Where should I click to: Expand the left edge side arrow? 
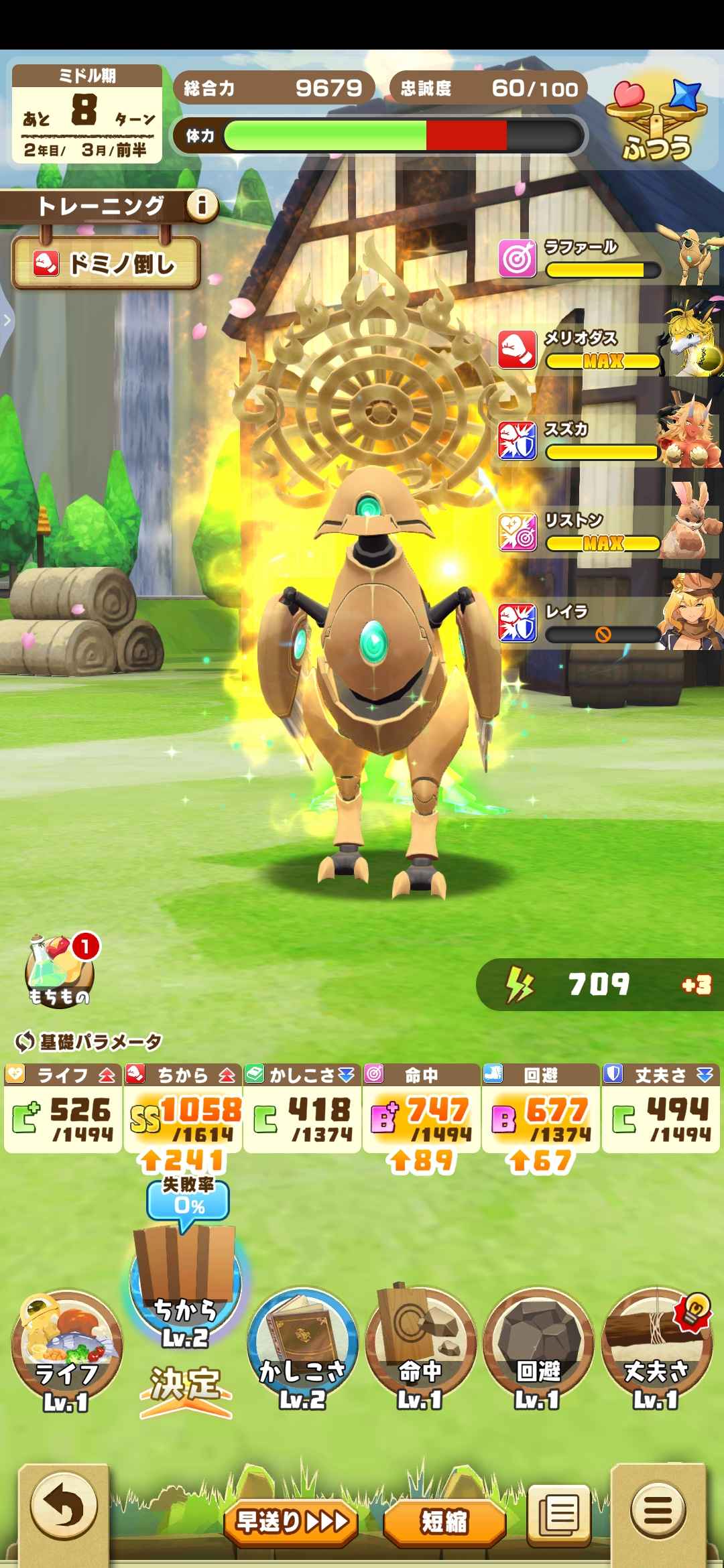[7, 320]
